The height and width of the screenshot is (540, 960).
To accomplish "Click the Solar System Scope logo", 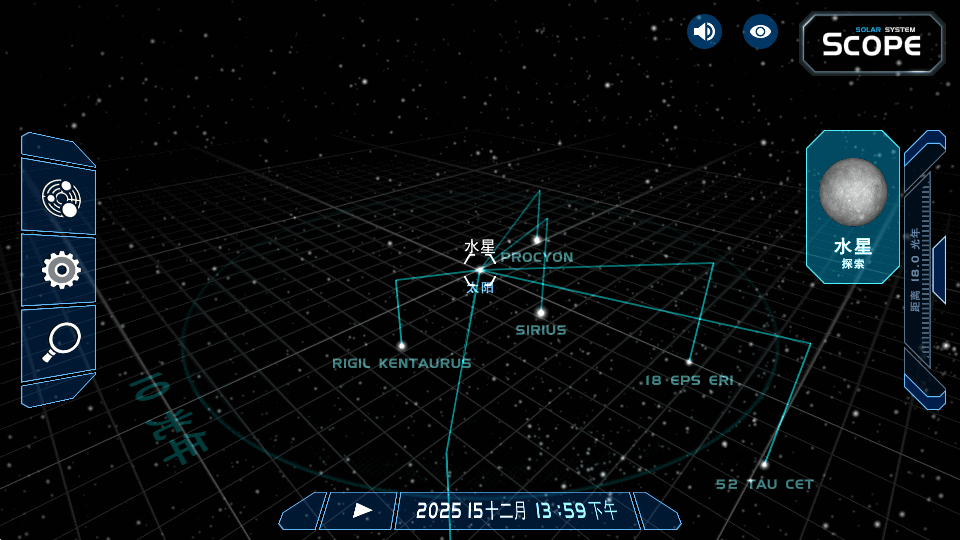I will [872, 43].
